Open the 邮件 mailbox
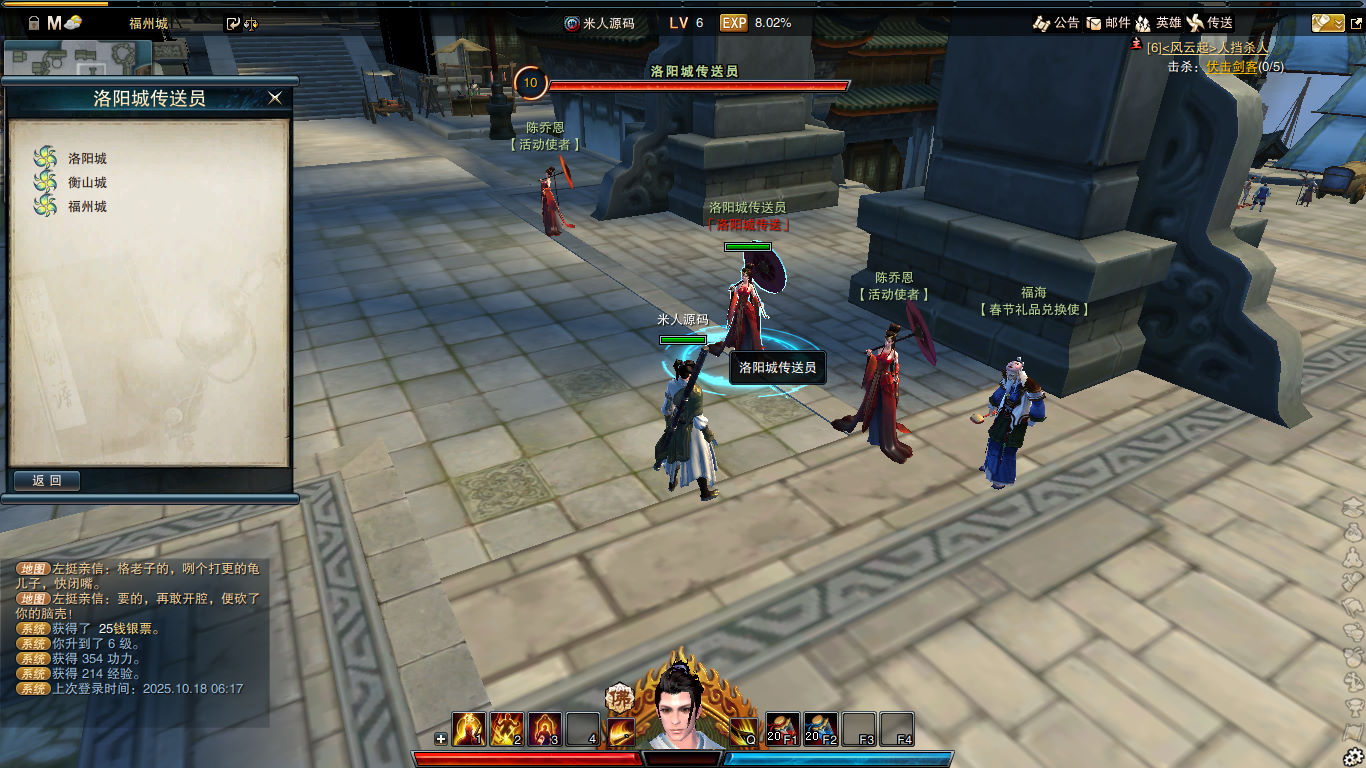1366x768 pixels. coord(1108,22)
